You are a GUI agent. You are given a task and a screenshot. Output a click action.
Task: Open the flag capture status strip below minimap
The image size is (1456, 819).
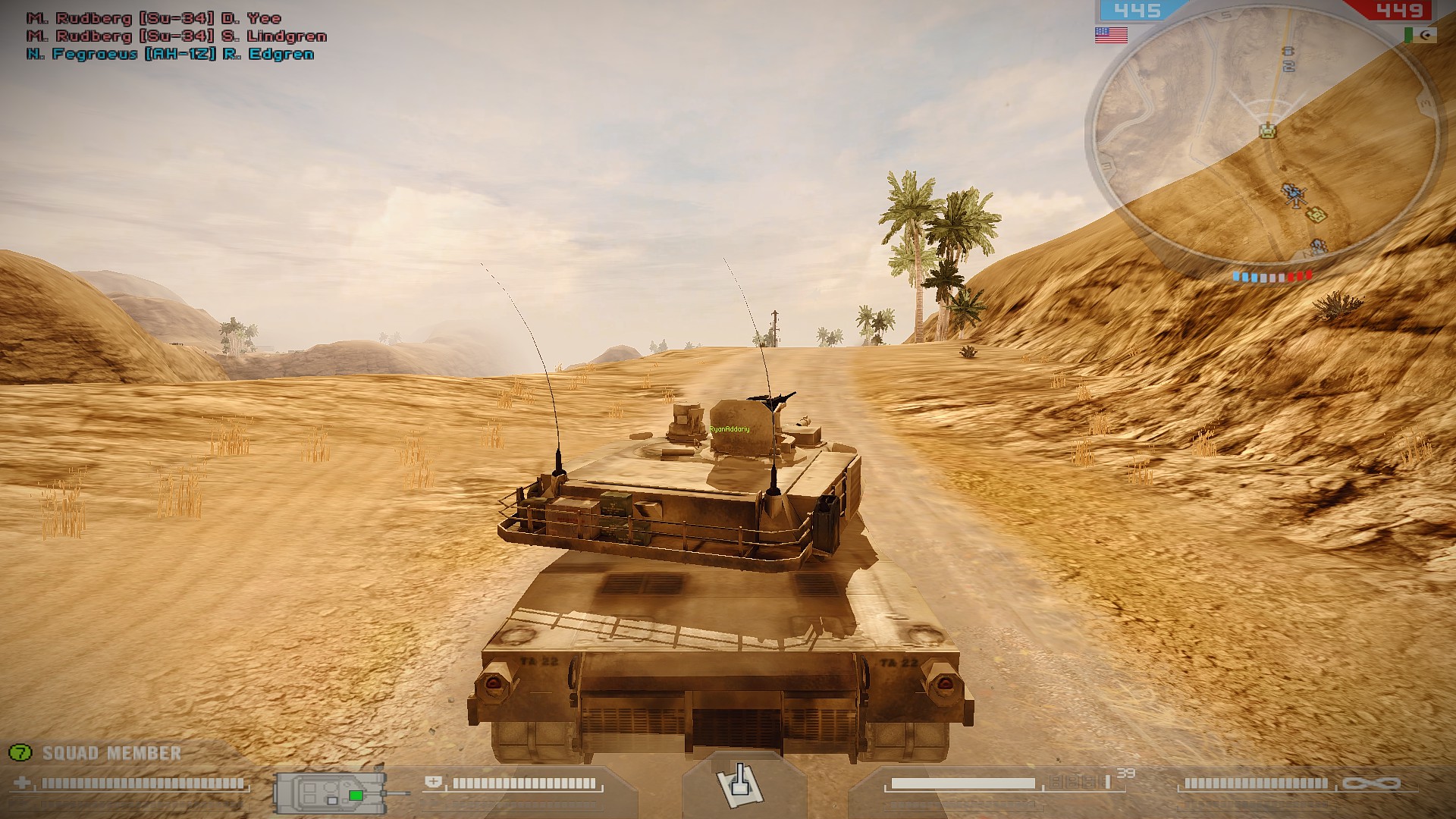1271,277
